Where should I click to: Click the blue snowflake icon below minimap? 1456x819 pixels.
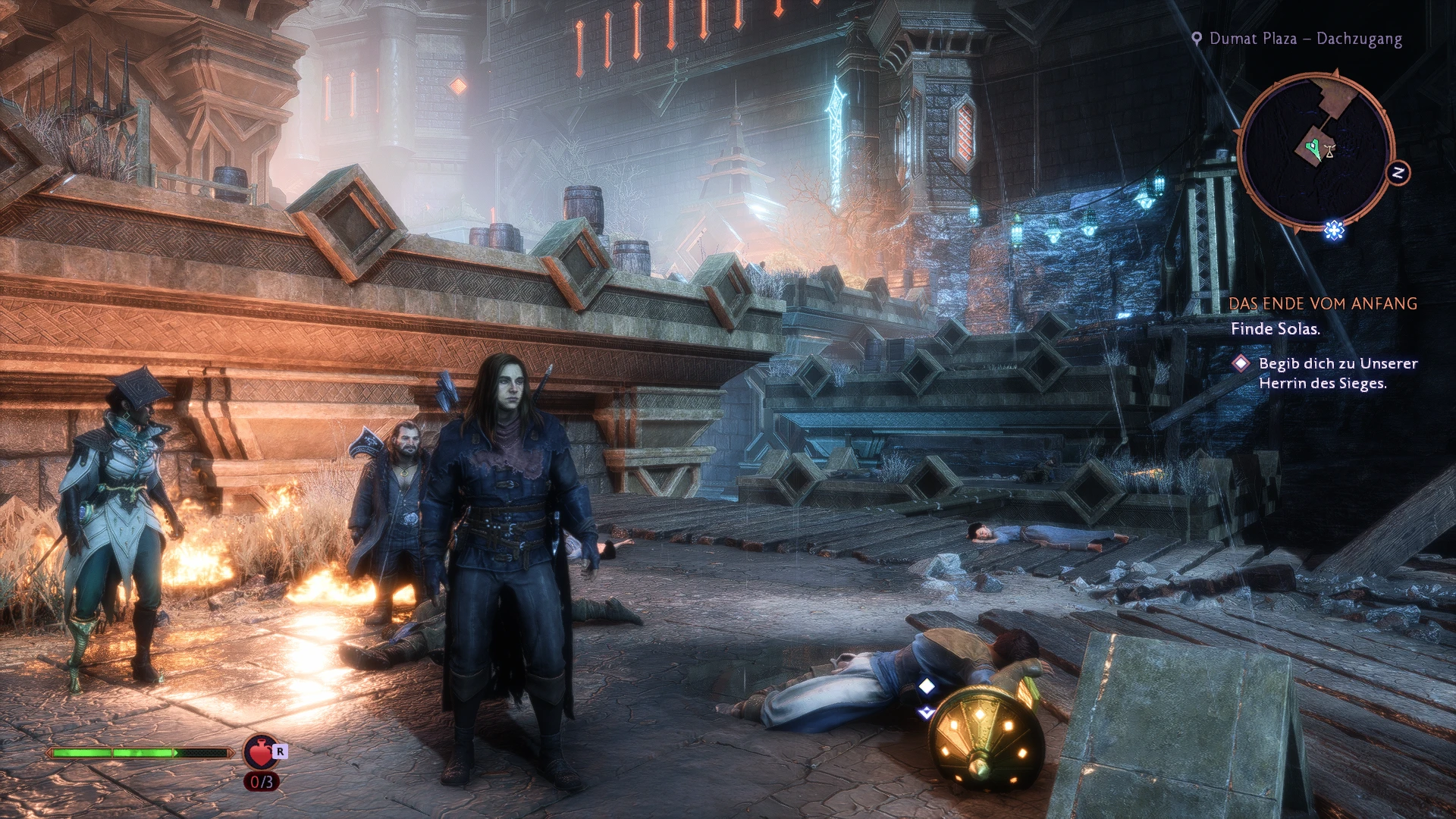1334,229
